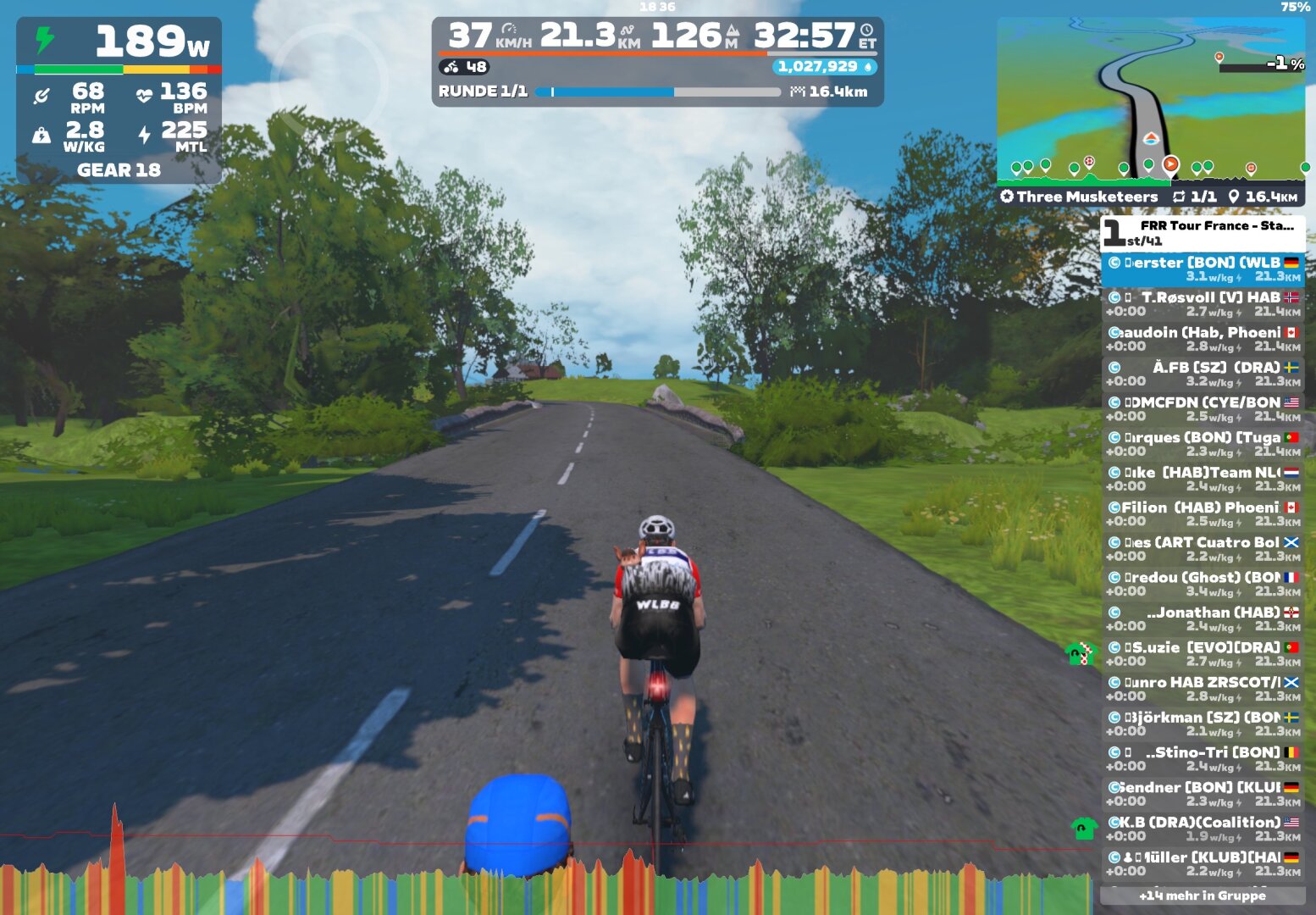Viewport: 1316px width, 915px height.
Task: Select the ..Jonathan (HAB) rider row
Action: pos(1203,619)
